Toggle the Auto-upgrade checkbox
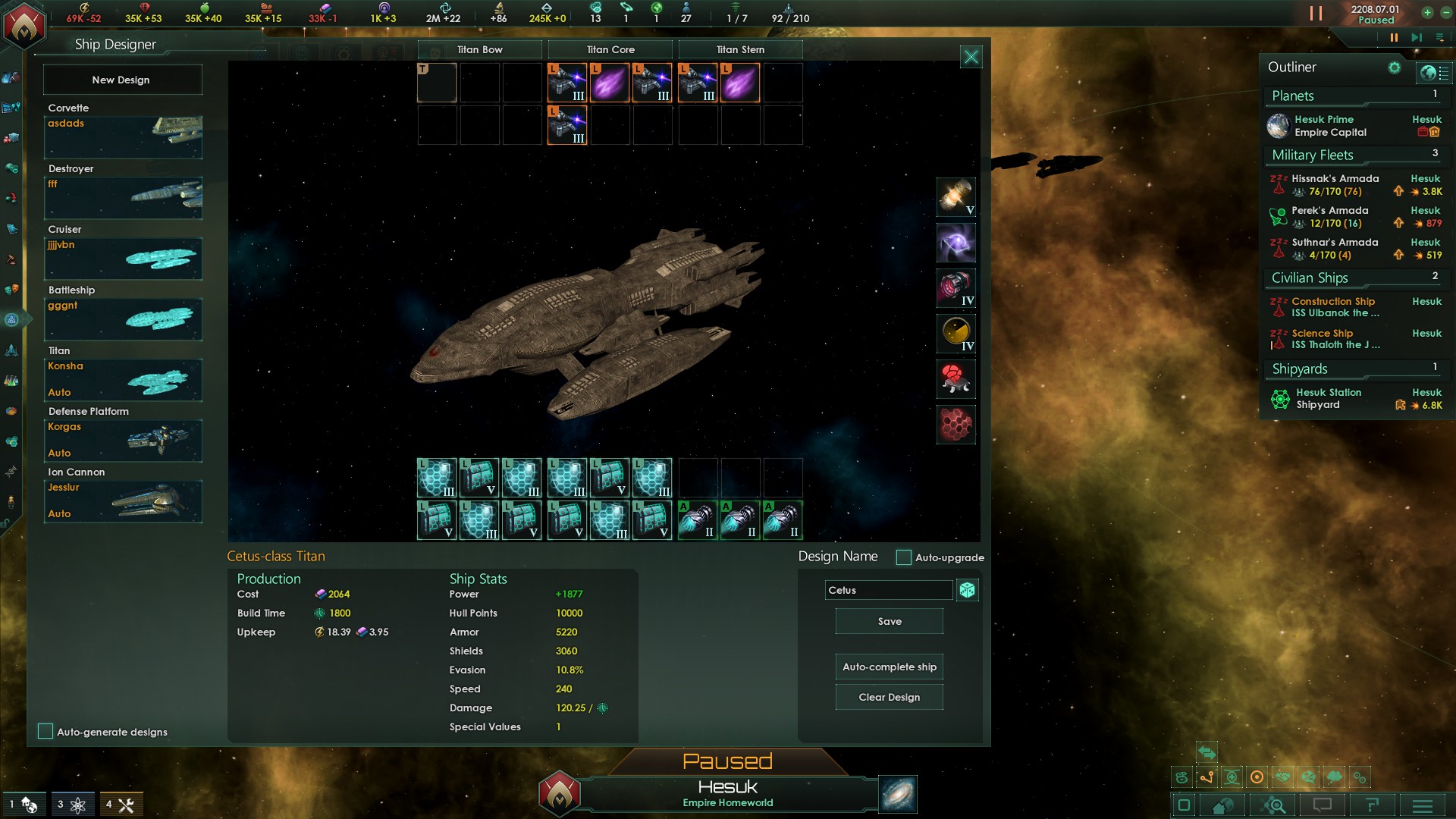Screen dimensions: 1456x819 (x=903, y=557)
